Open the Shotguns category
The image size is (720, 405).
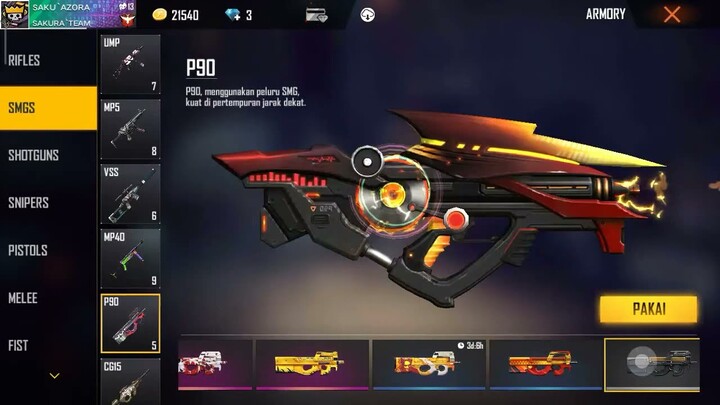pyautogui.click(x=34, y=155)
